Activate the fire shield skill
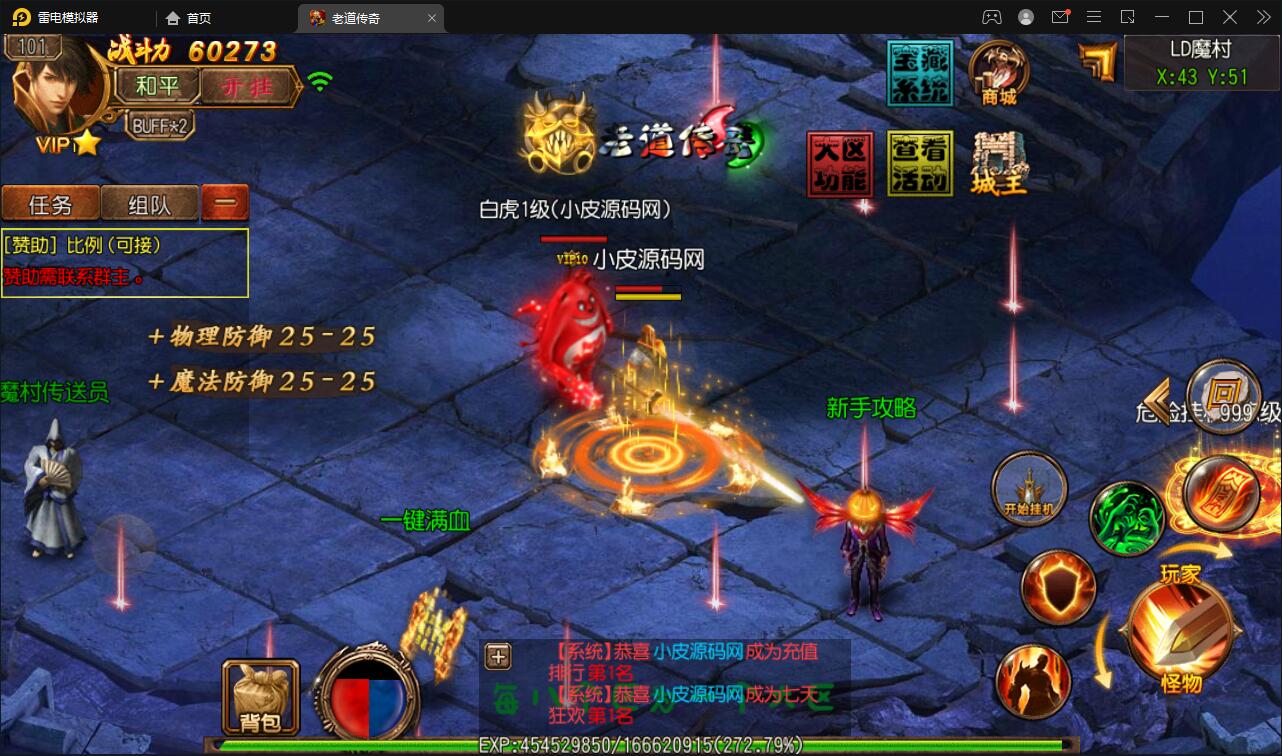Viewport: 1282px width, 756px height. (1058, 588)
